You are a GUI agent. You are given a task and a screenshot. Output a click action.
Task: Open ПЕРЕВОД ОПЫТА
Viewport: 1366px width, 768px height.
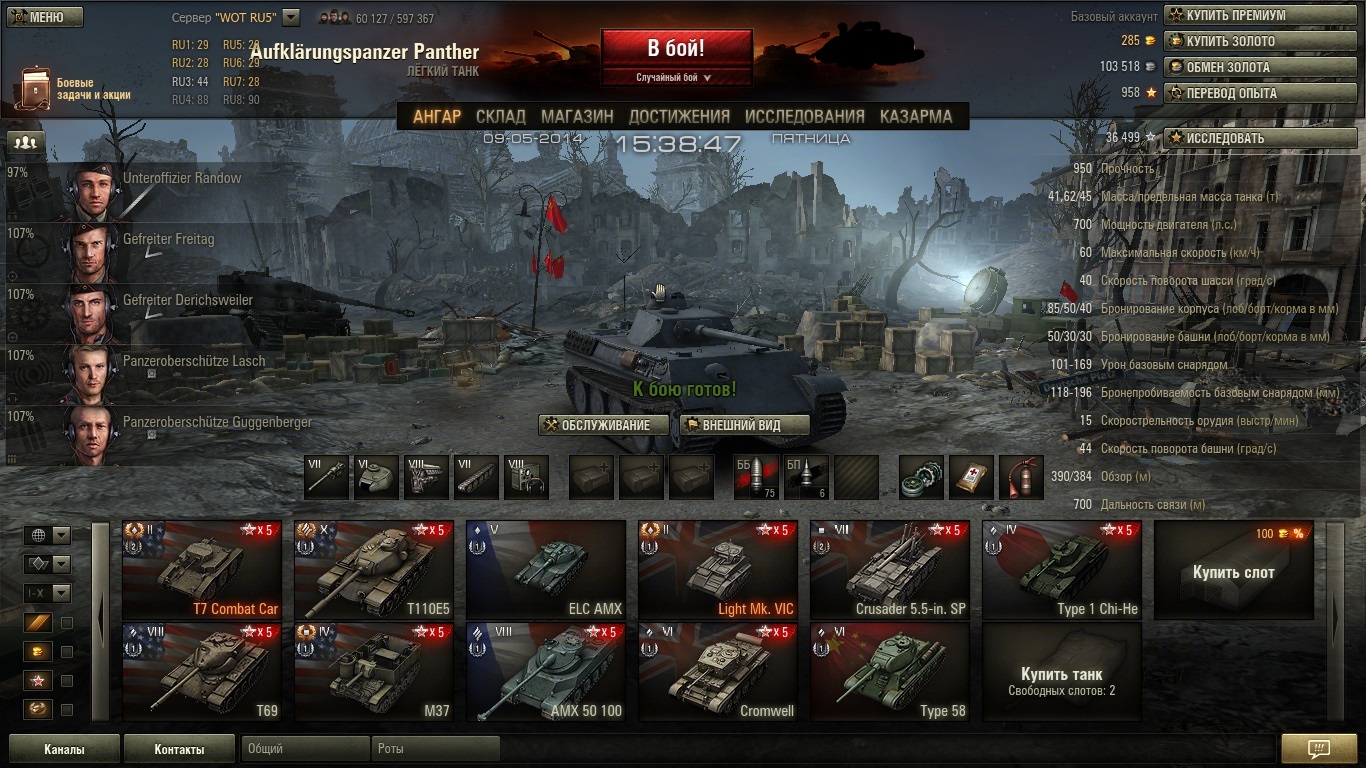point(1261,93)
